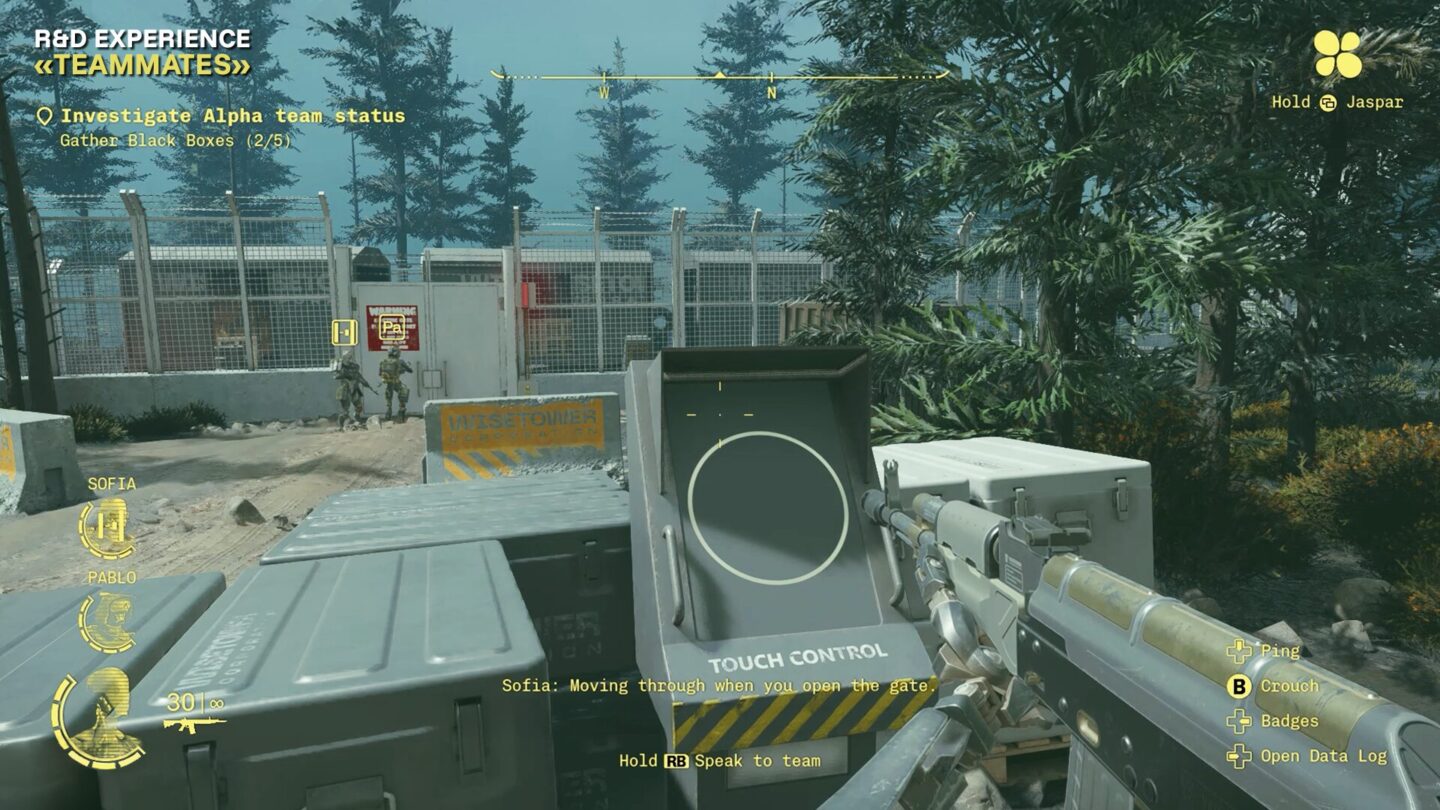Click the objective marker icon beside Investigate Alpha
Screen dimensions: 1440x810
(44, 115)
